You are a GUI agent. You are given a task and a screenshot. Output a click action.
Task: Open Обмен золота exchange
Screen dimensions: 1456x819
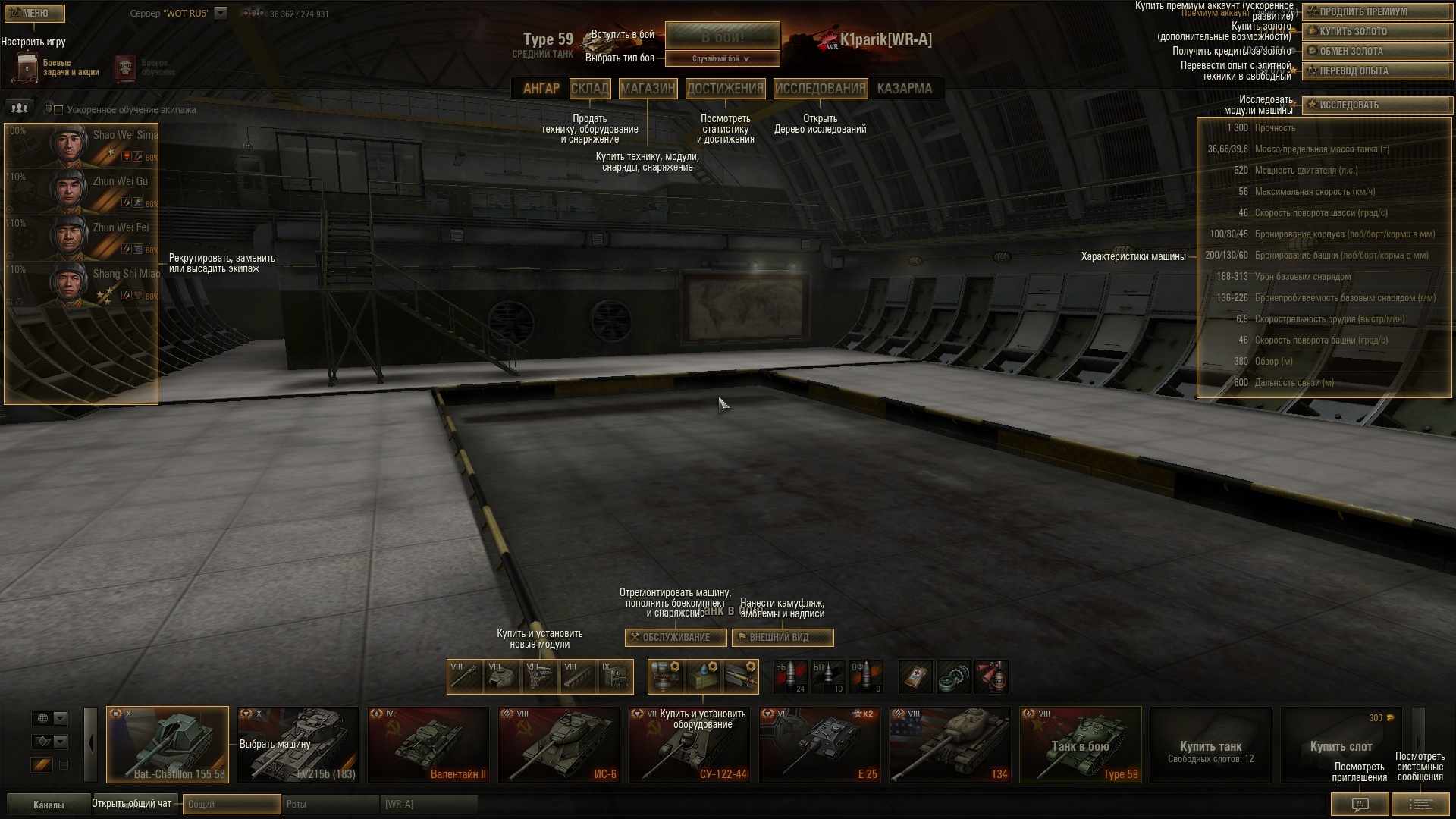(x=1376, y=51)
